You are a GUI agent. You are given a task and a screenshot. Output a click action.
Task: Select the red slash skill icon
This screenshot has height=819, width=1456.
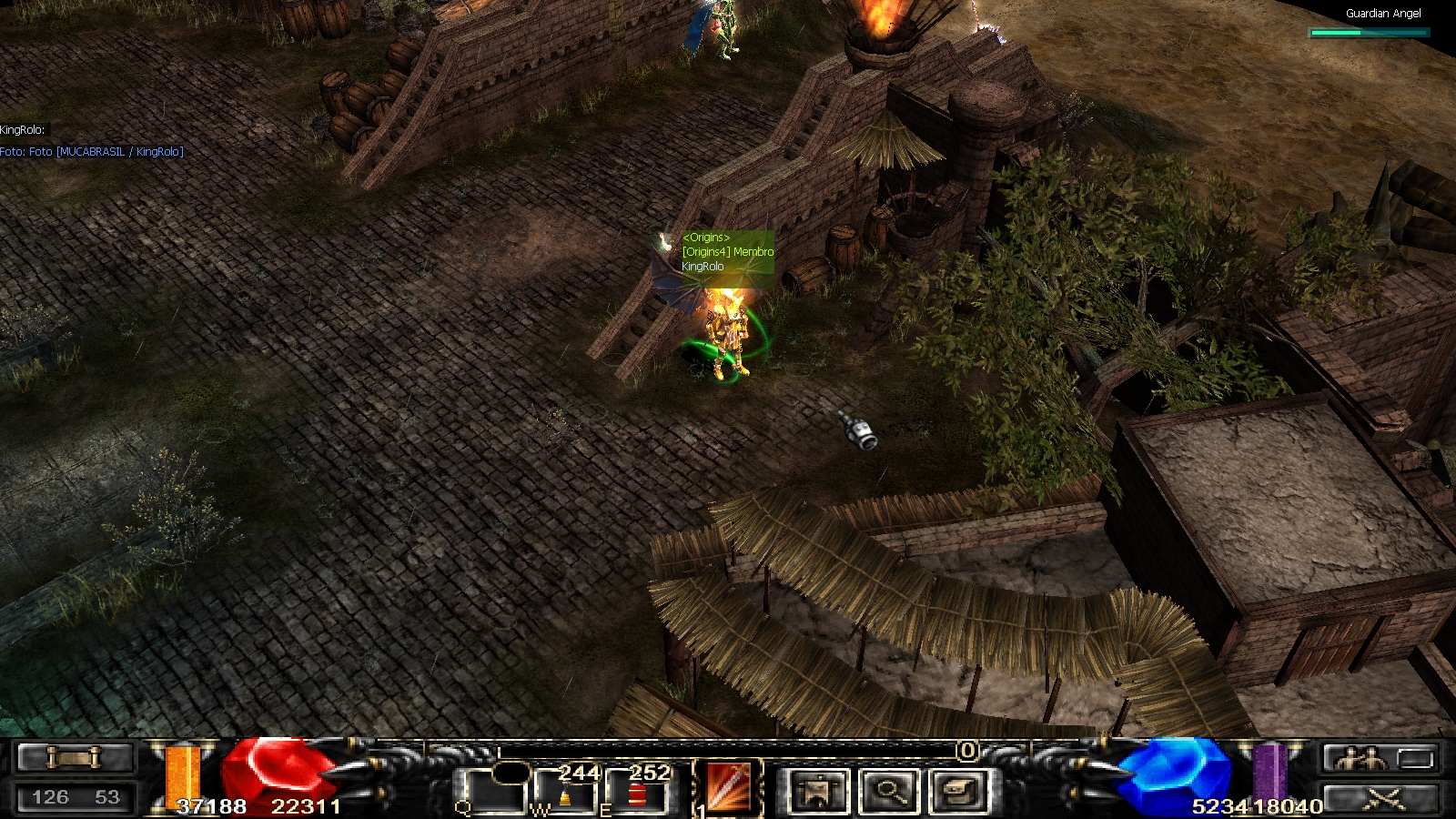tap(729, 786)
